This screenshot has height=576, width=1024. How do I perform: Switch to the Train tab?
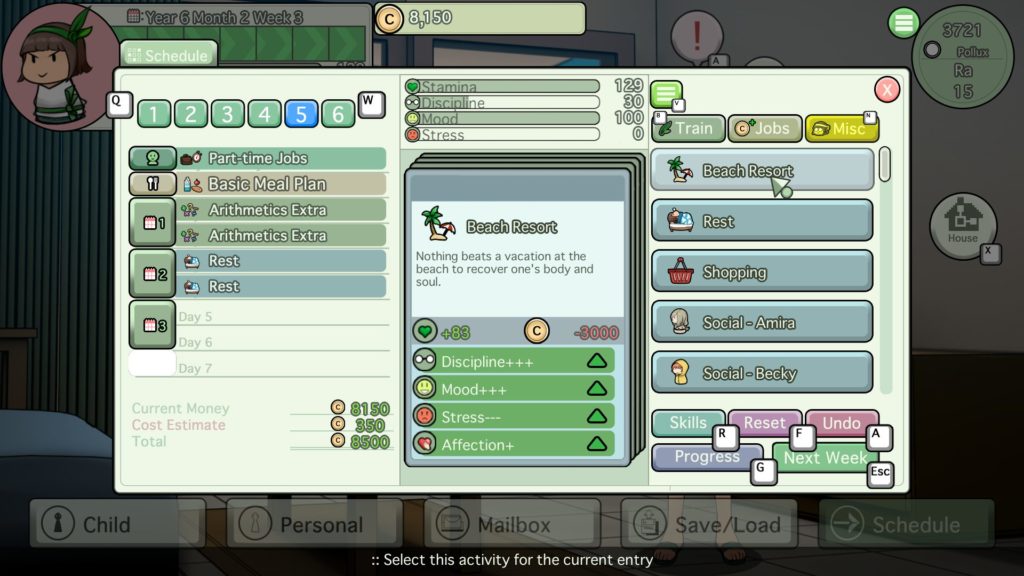point(687,128)
